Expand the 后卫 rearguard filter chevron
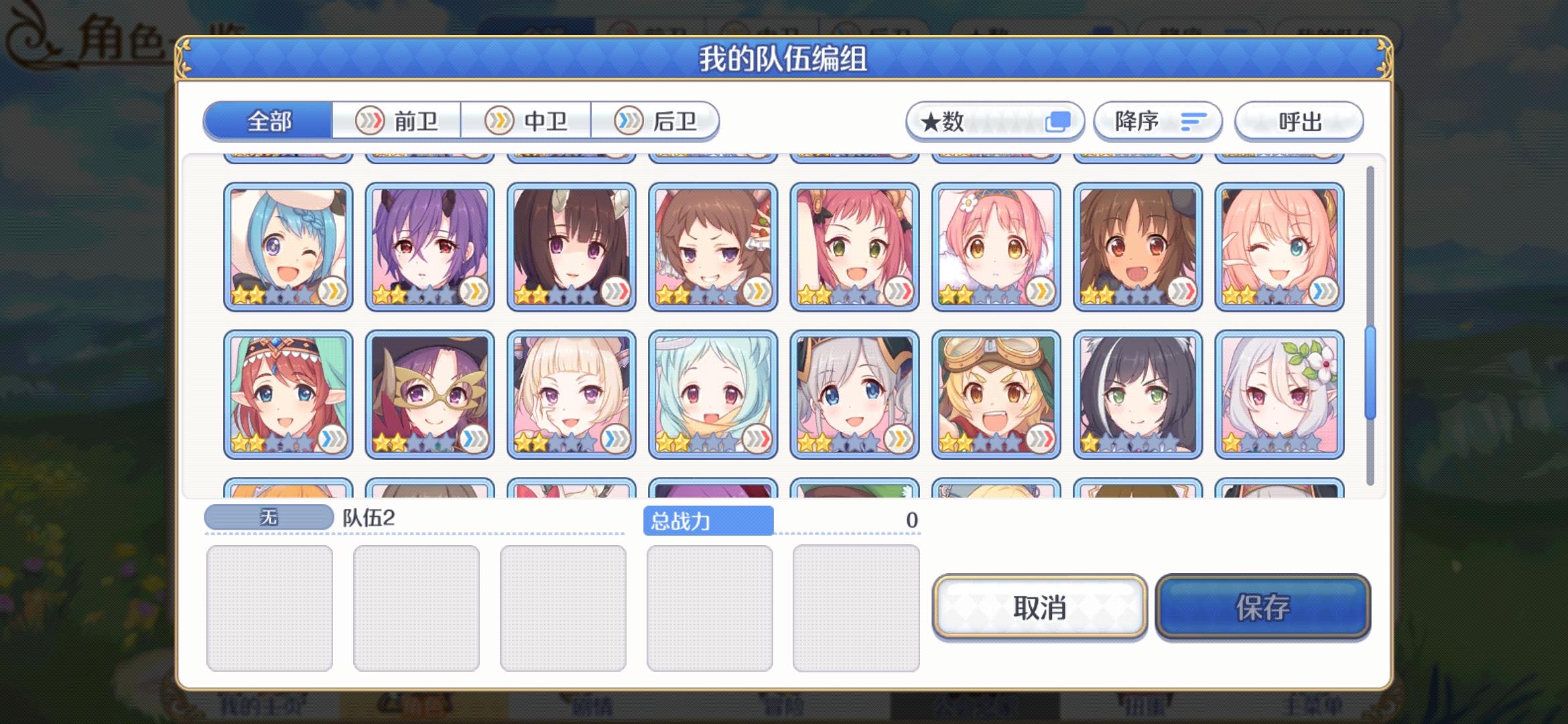 point(627,121)
